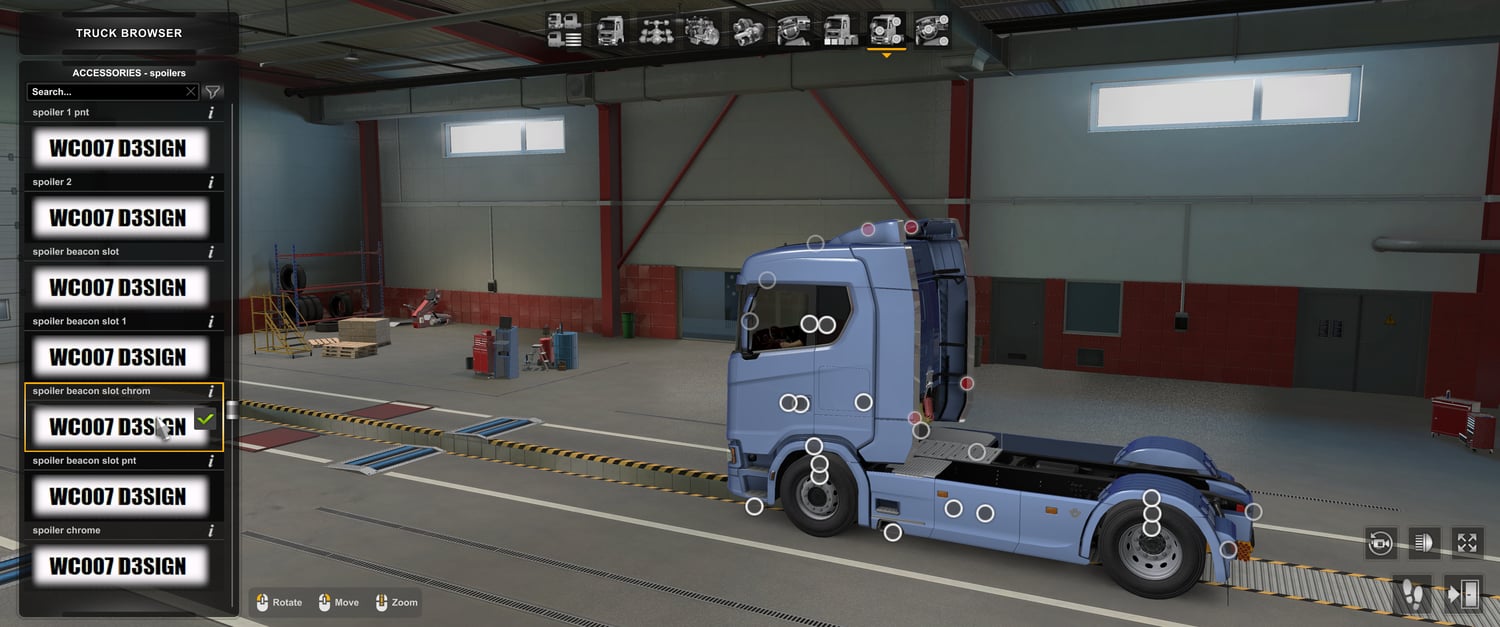The height and width of the screenshot is (627, 1500).
Task: Switch to the transmission gearbox tab
Action: tap(748, 30)
